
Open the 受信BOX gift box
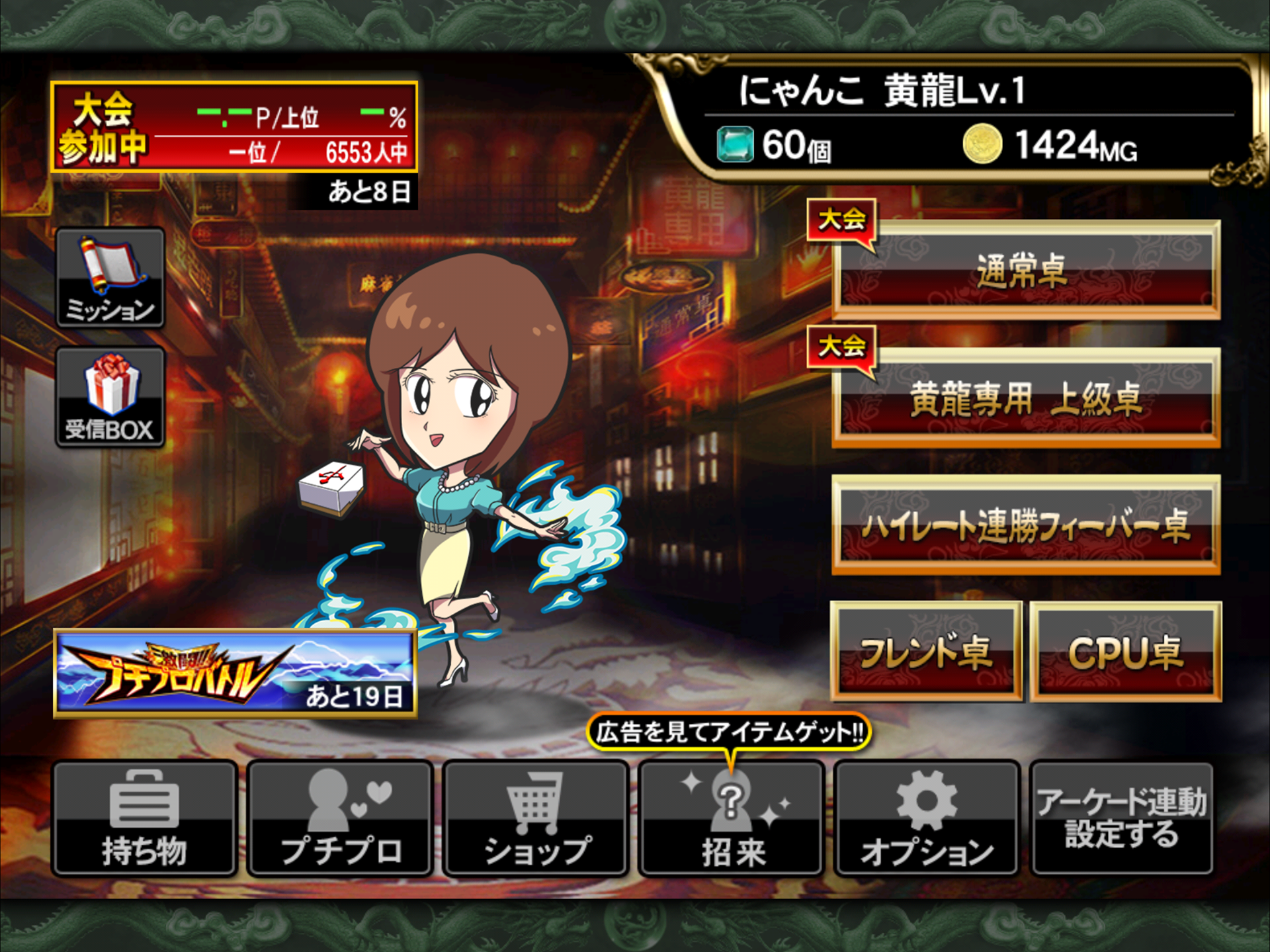(110, 397)
